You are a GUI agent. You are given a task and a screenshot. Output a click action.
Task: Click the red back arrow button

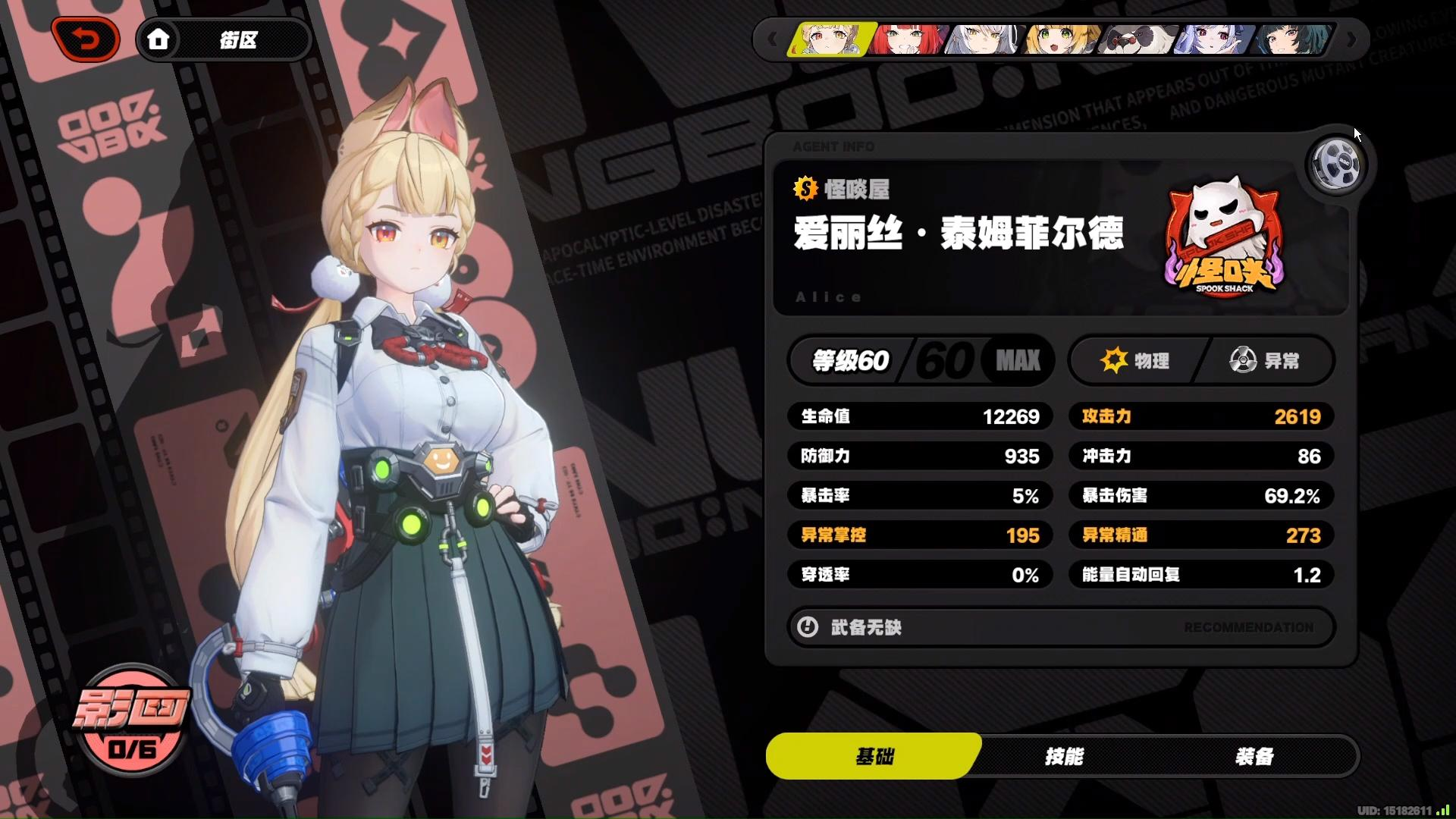pyautogui.click(x=86, y=39)
